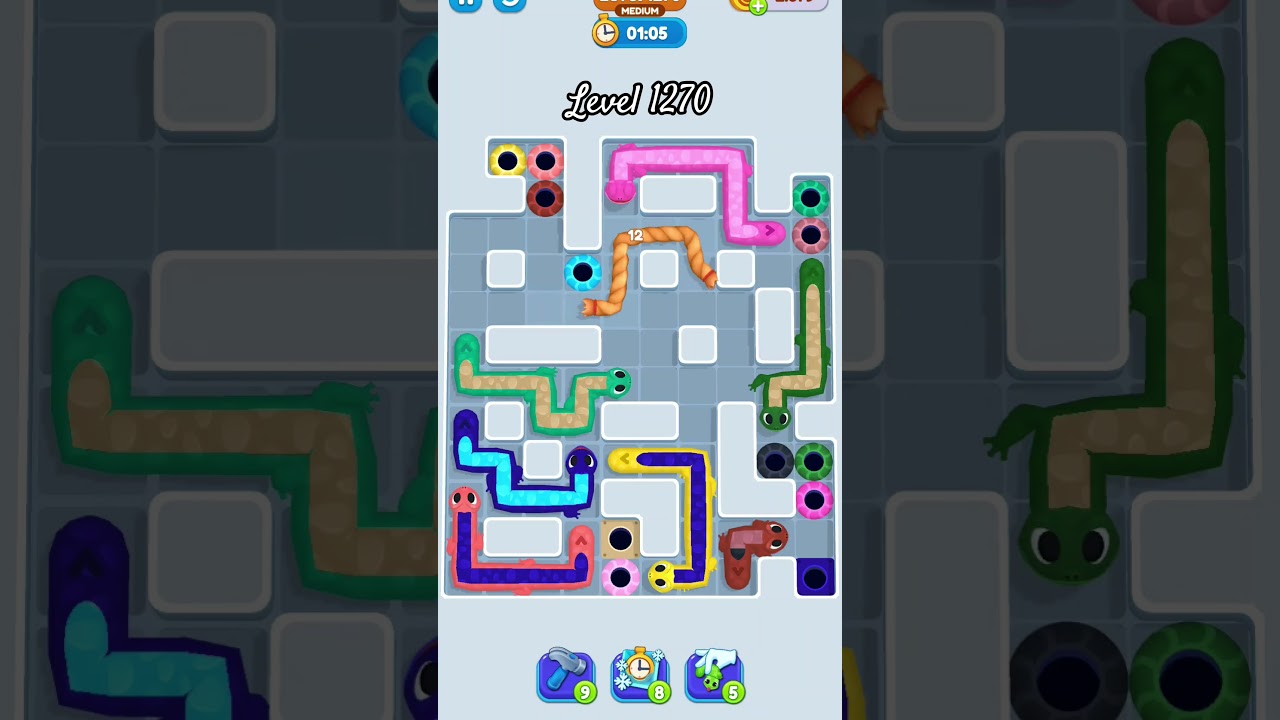Tap the dark hole at bottom right corner

click(815, 575)
